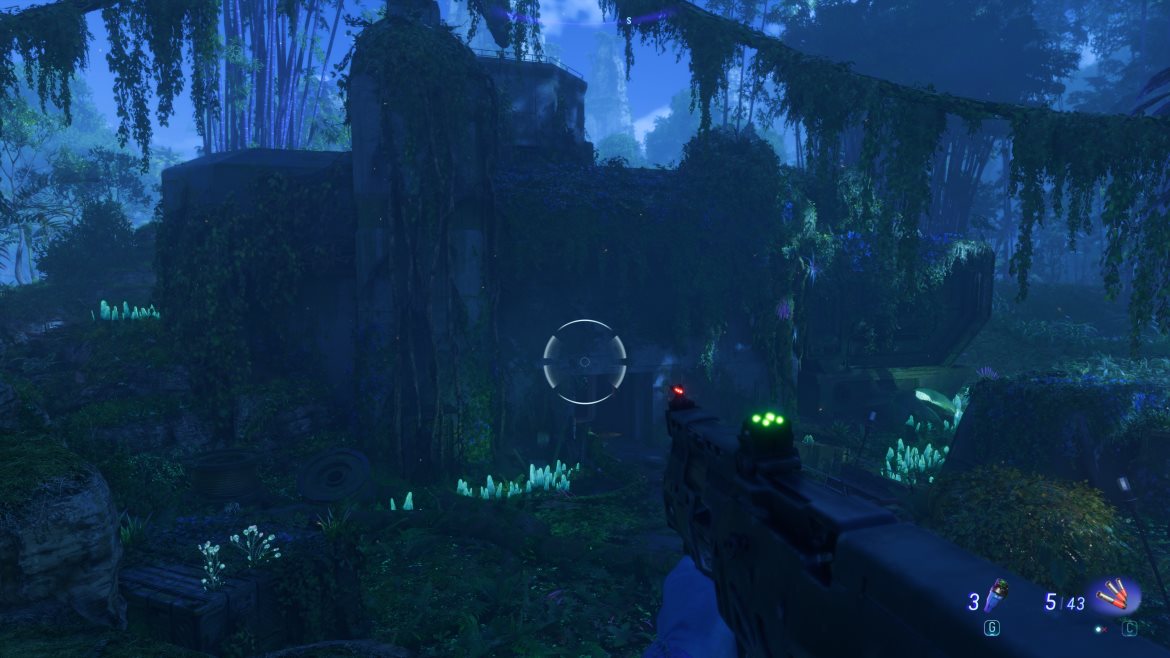Click the compass bar's S heading marker
This screenshot has width=1170, height=658.
pyautogui.click(x=629, y=19)
